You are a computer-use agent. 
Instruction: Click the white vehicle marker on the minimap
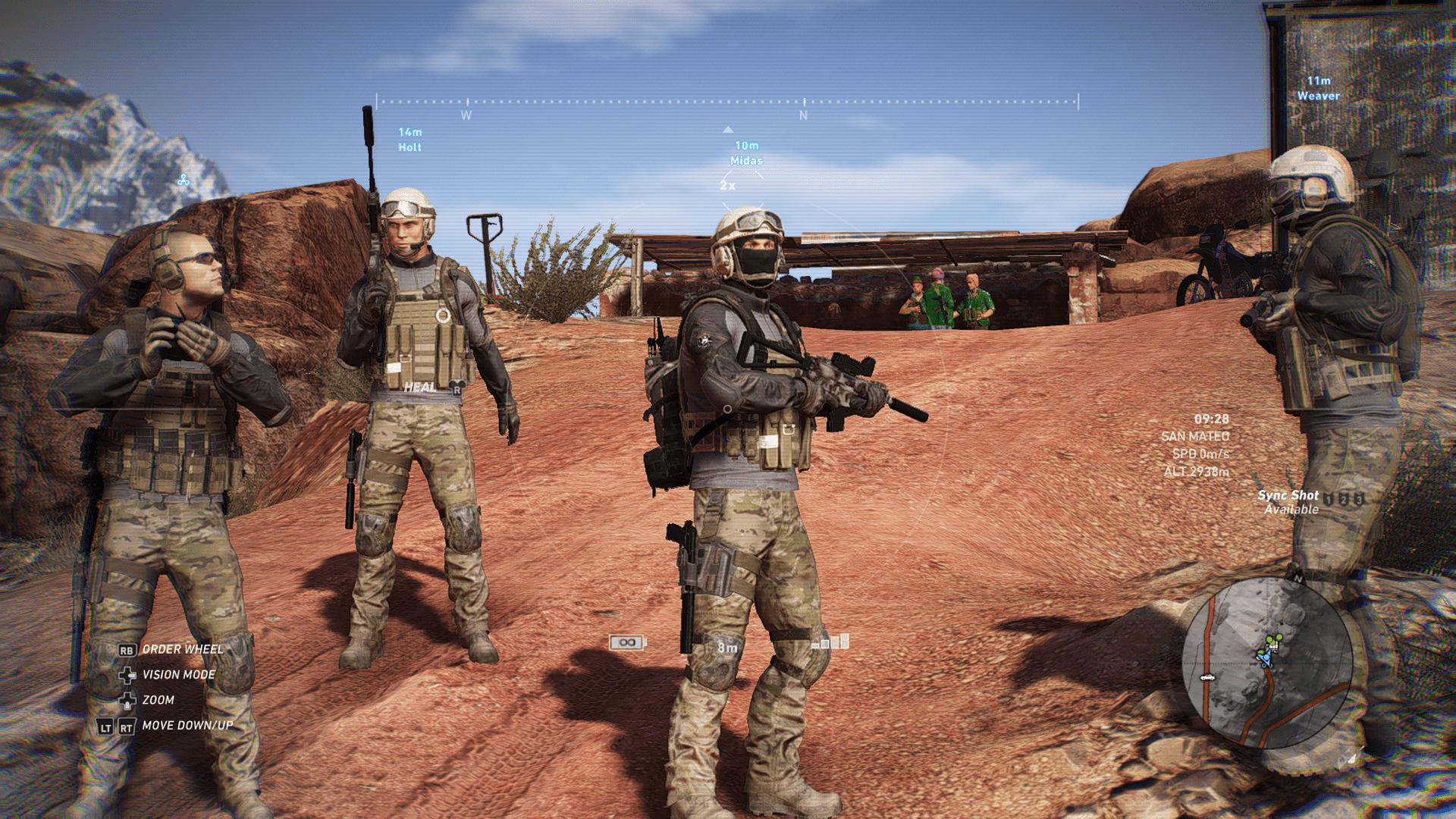pyautogui.click(x=1207, y=677)
